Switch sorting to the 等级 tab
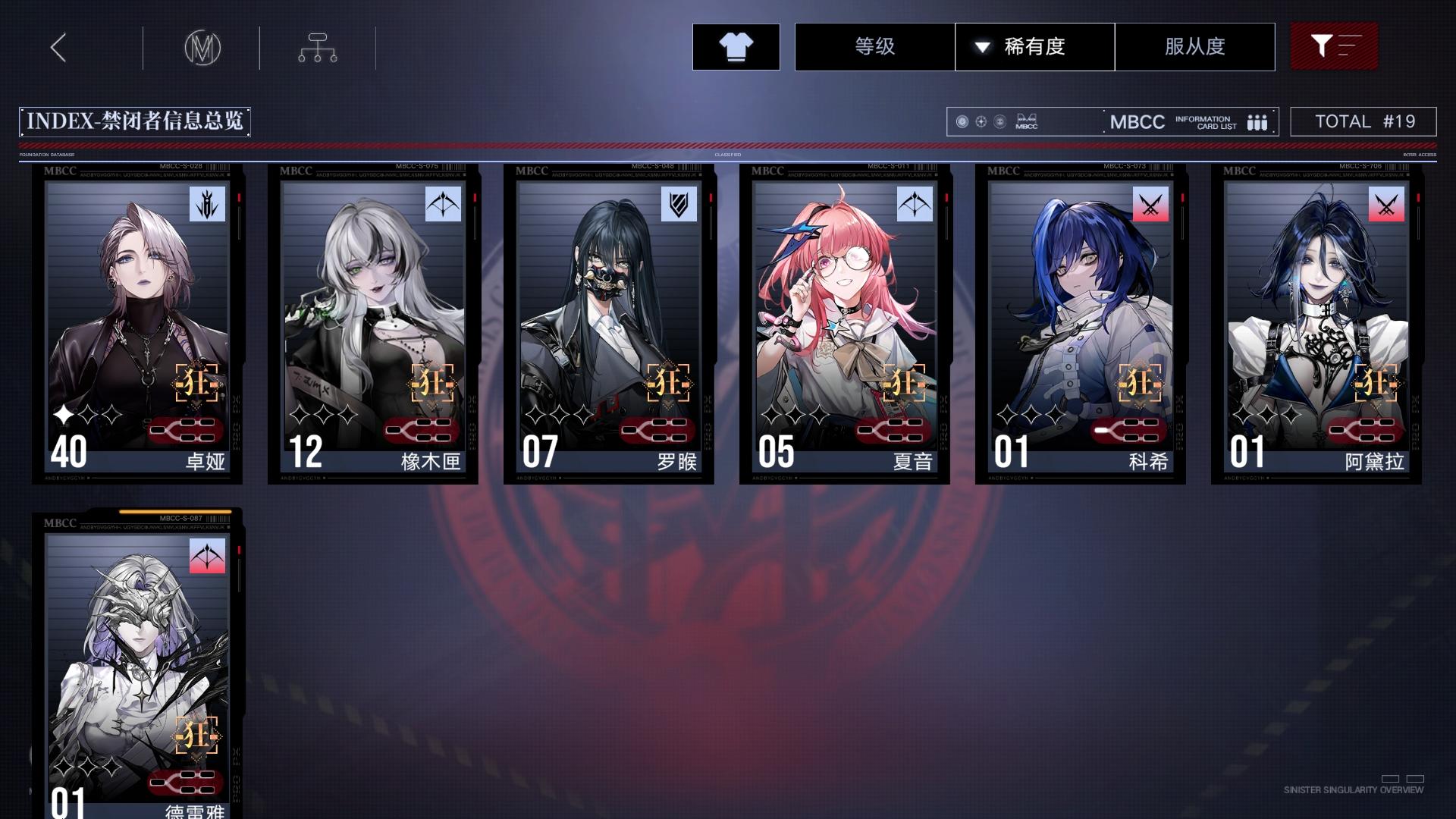The width and height of the screenshot is (1456, 819). 874,46
